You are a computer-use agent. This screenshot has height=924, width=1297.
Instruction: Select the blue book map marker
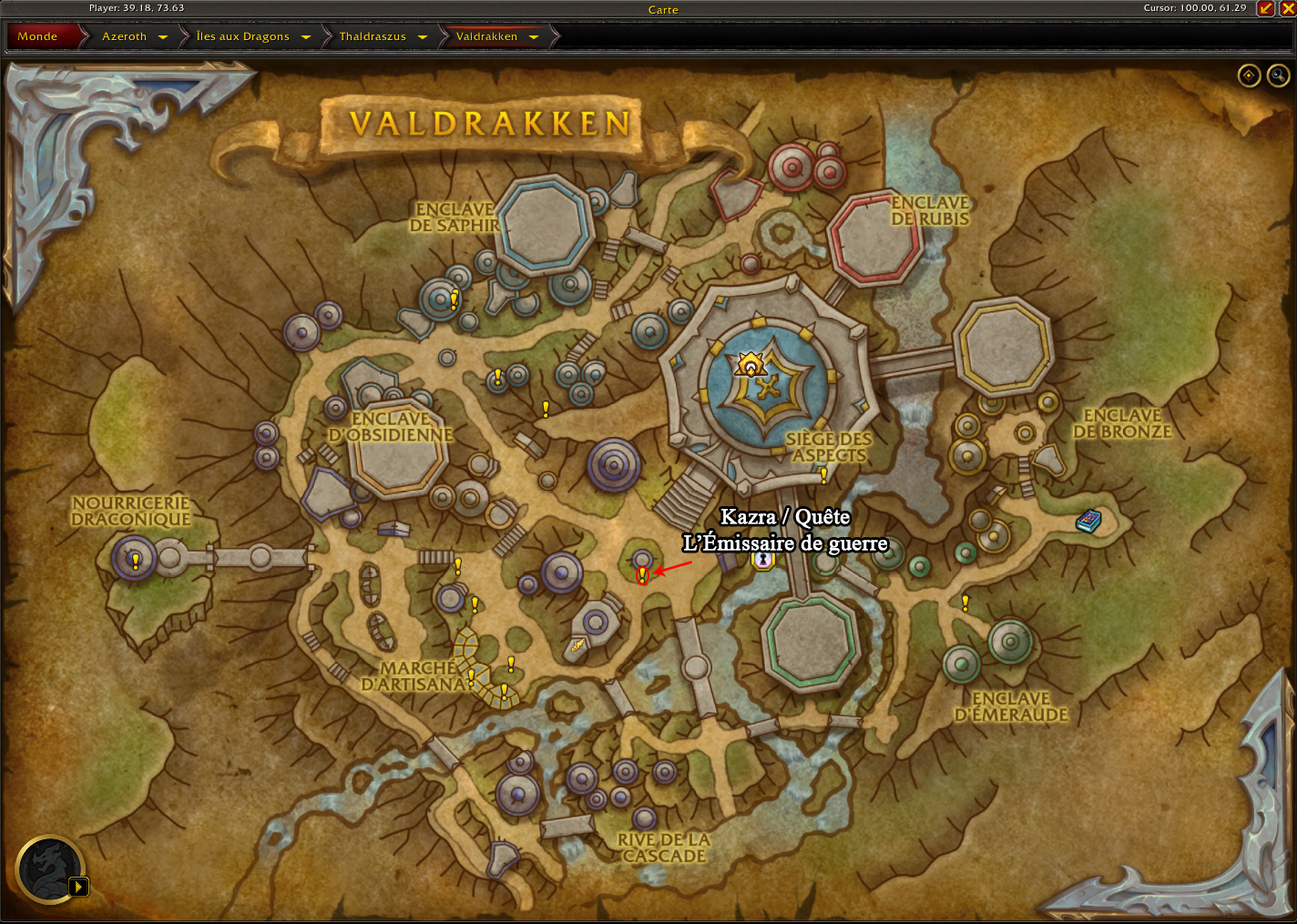(1088, 521)
